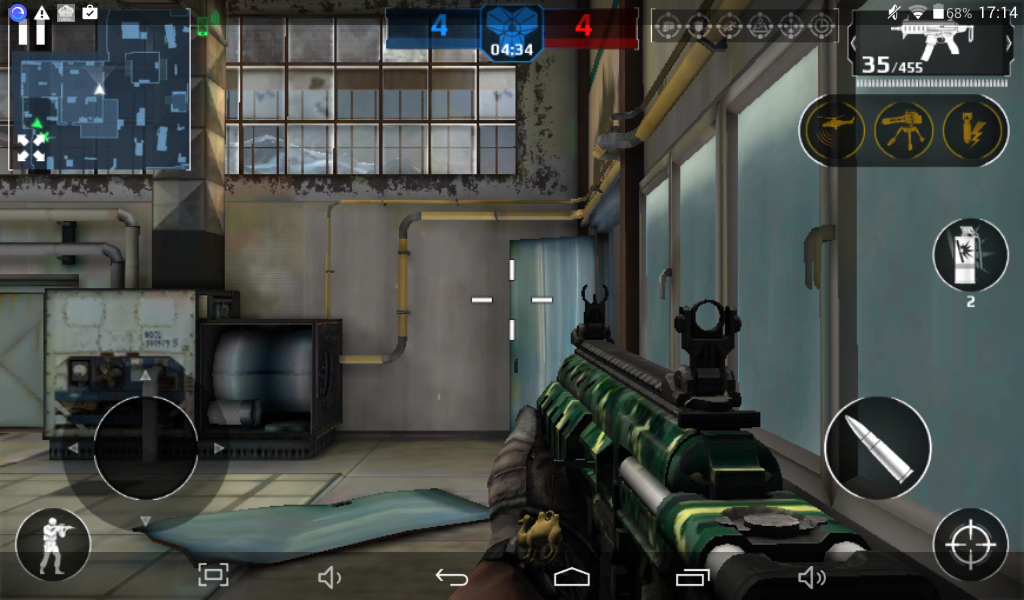Toggle crouch with the soldier button
The image size is (1024, 600).
53,545
